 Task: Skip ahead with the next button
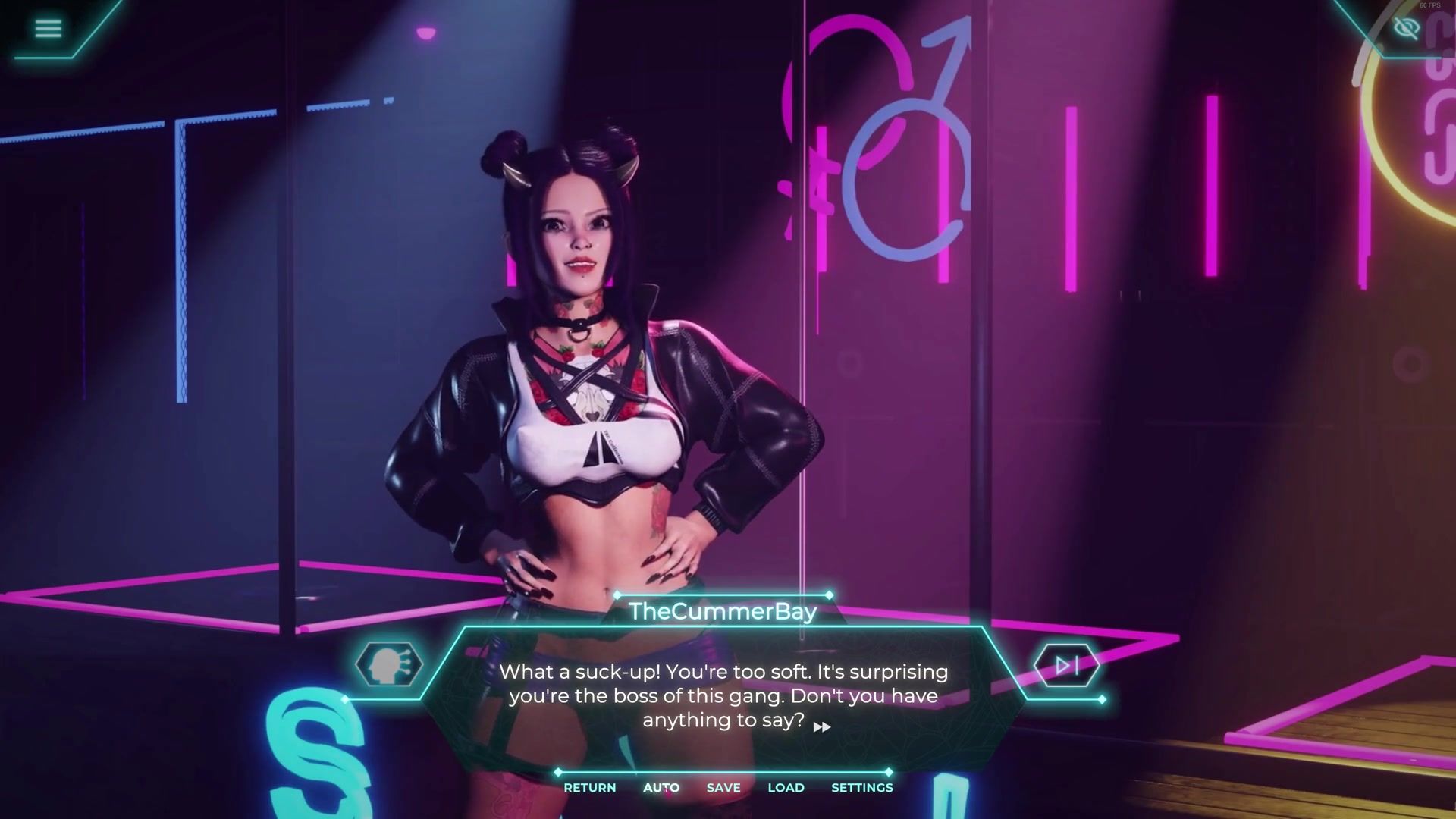(x=1066, y=666)
